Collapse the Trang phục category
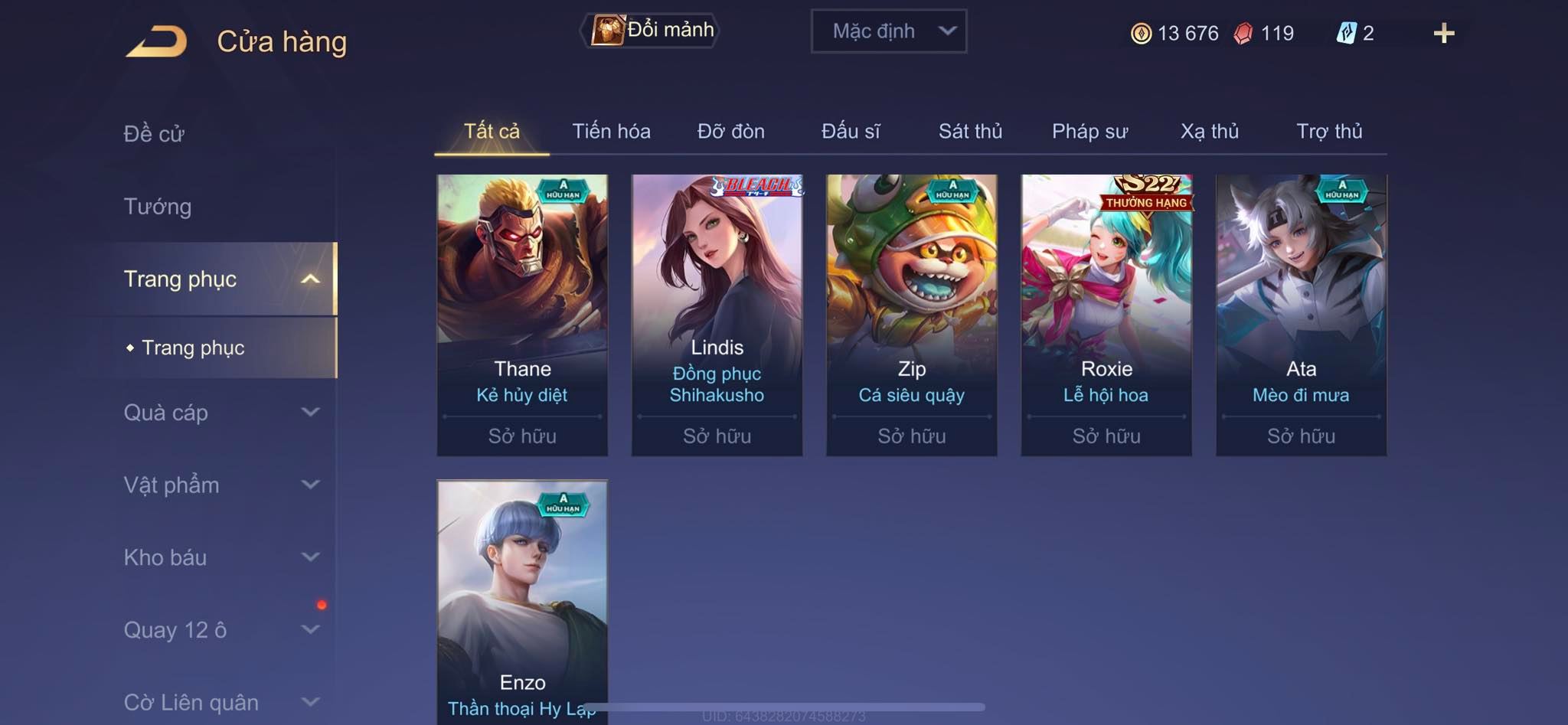 [309, 279]
